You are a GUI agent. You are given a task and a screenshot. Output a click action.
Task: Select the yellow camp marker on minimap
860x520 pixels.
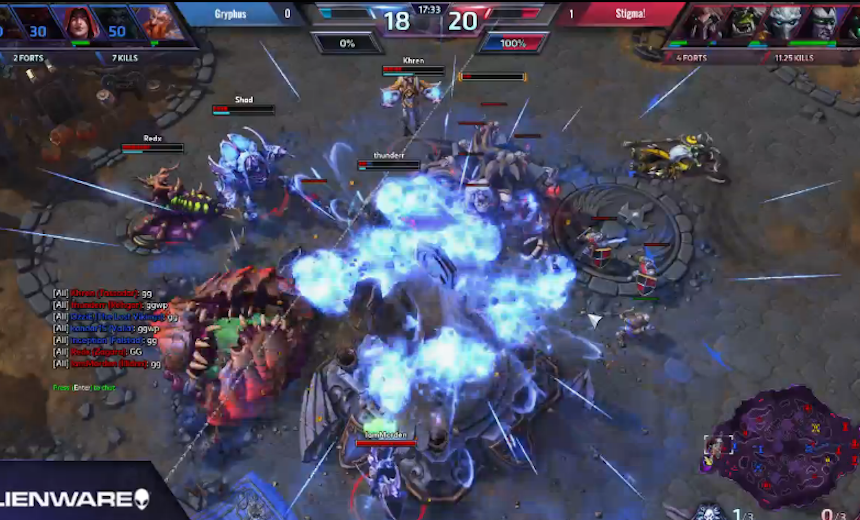(x=817, y=428)
